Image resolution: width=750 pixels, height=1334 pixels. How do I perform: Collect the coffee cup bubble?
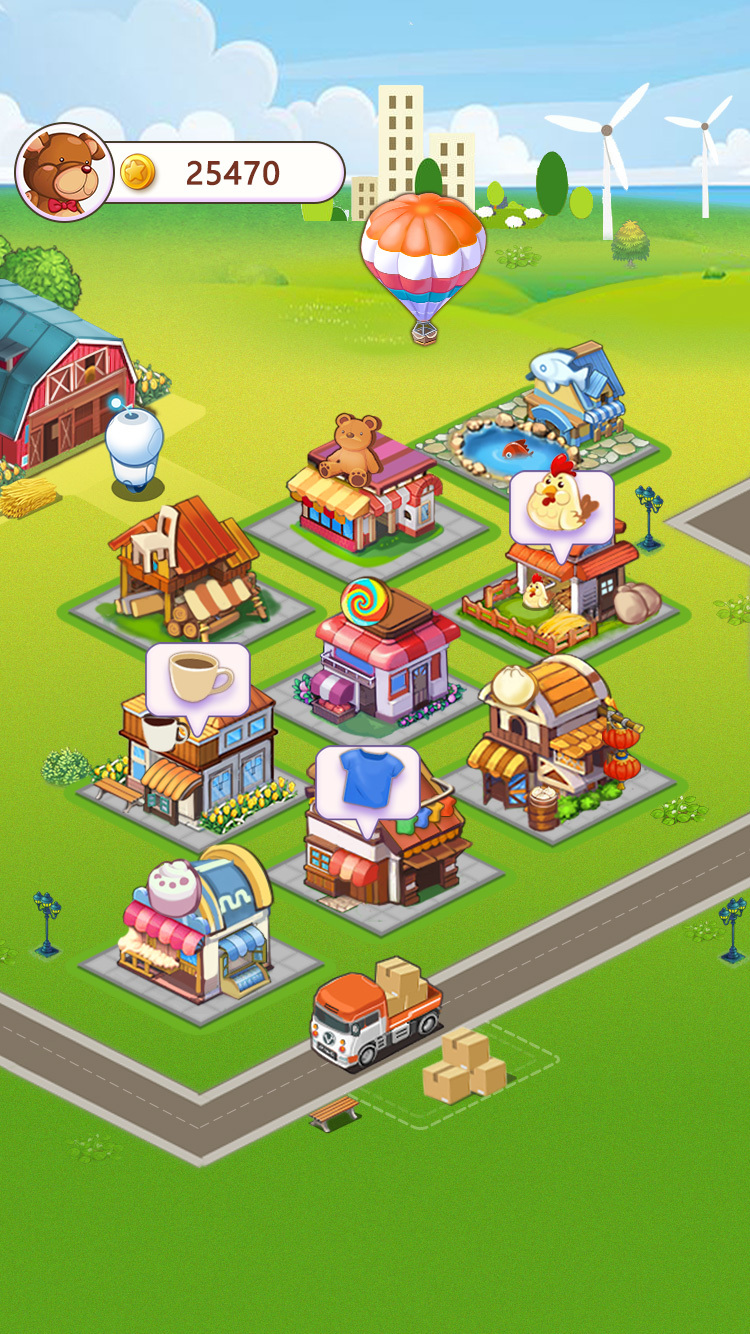(x=197, y=679)
